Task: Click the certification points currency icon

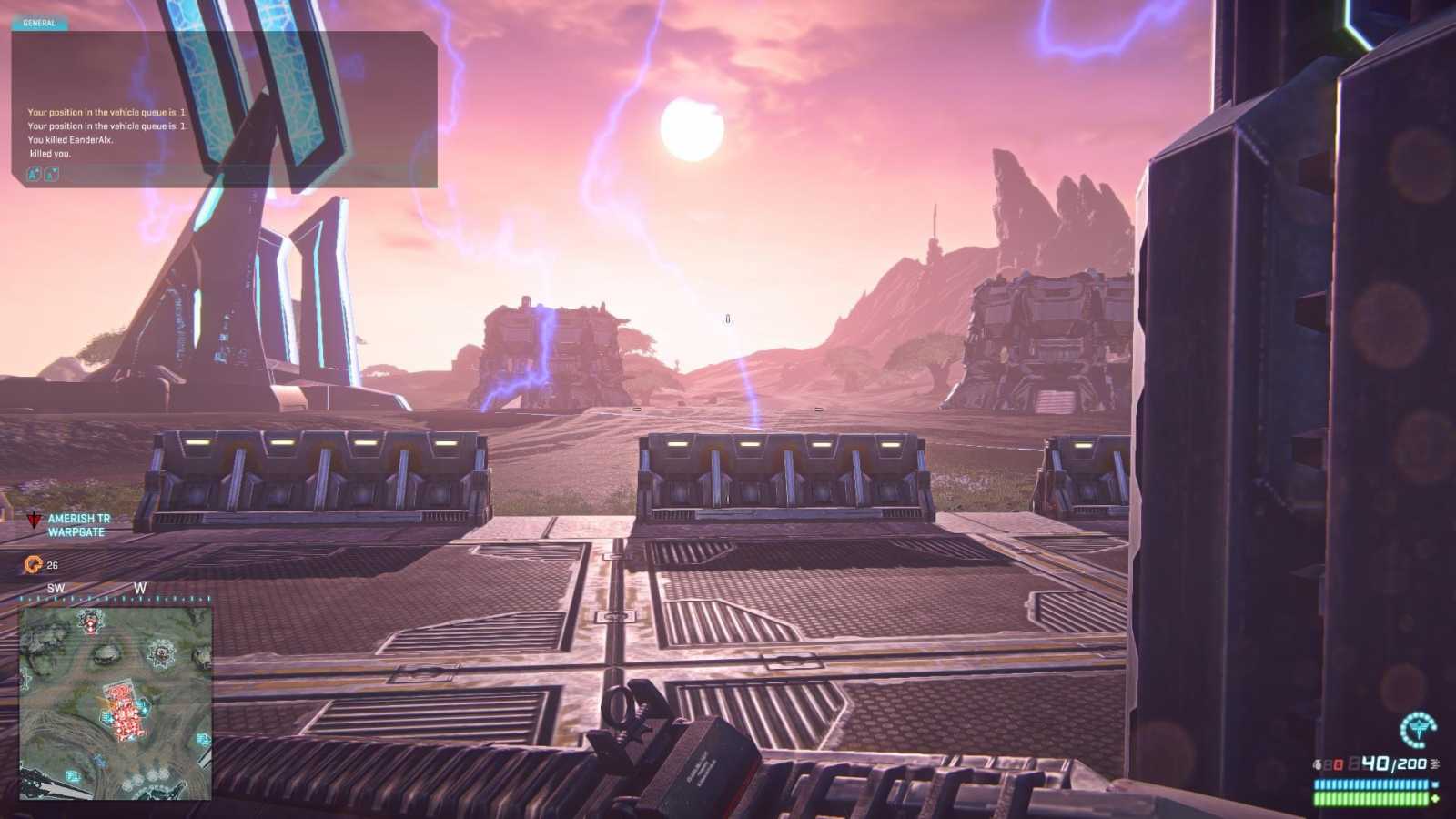Action: [x=32, y=563]
